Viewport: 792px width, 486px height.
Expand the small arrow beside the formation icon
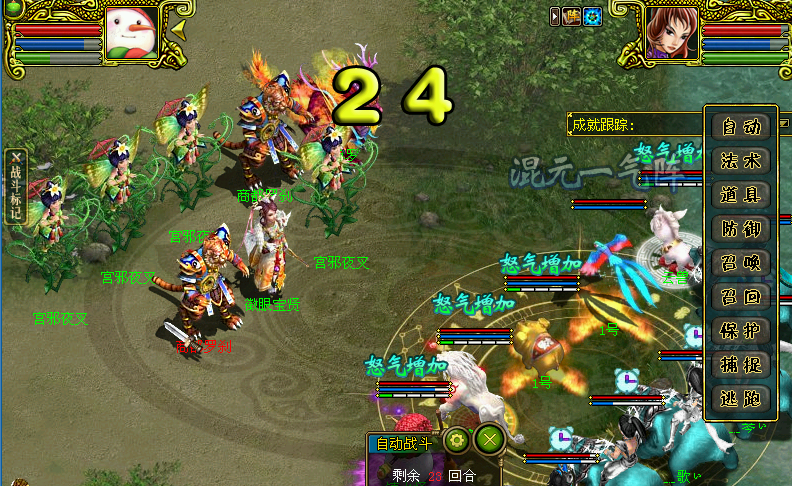(555, 16)
